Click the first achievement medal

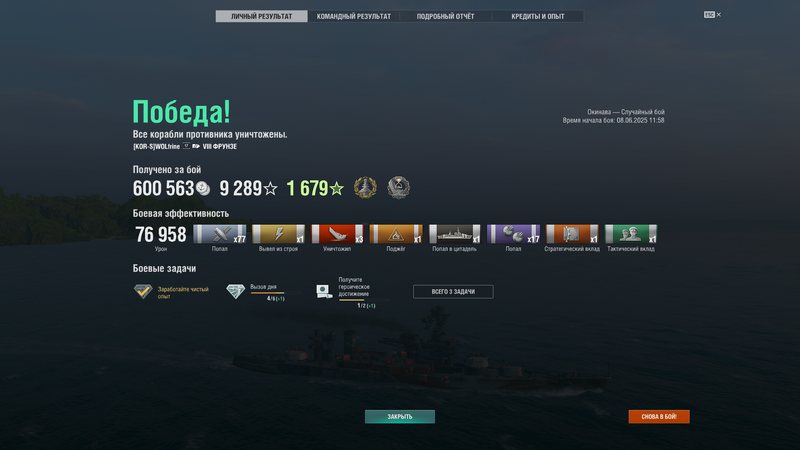coord(365,188)
